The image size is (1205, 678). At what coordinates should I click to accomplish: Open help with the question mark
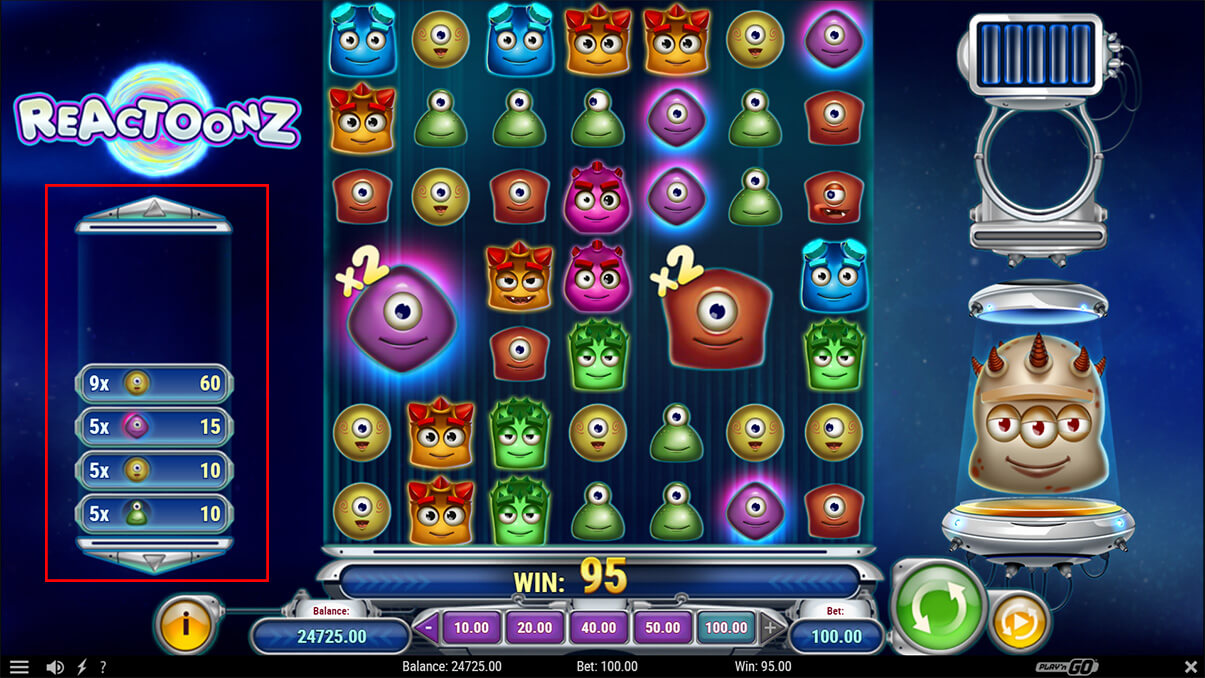102,667
